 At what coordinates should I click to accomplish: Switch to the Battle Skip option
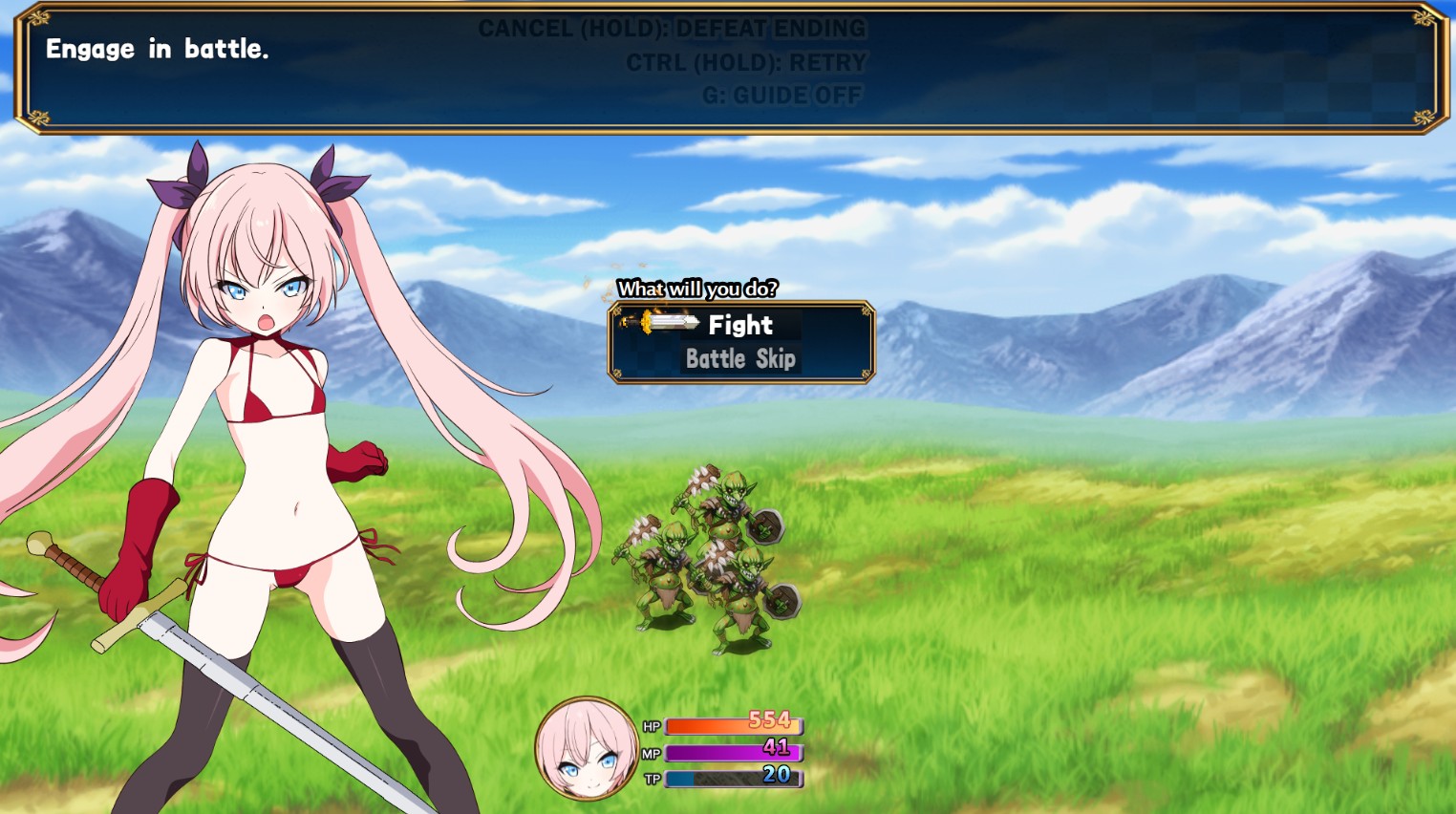[x=741, y=359]
